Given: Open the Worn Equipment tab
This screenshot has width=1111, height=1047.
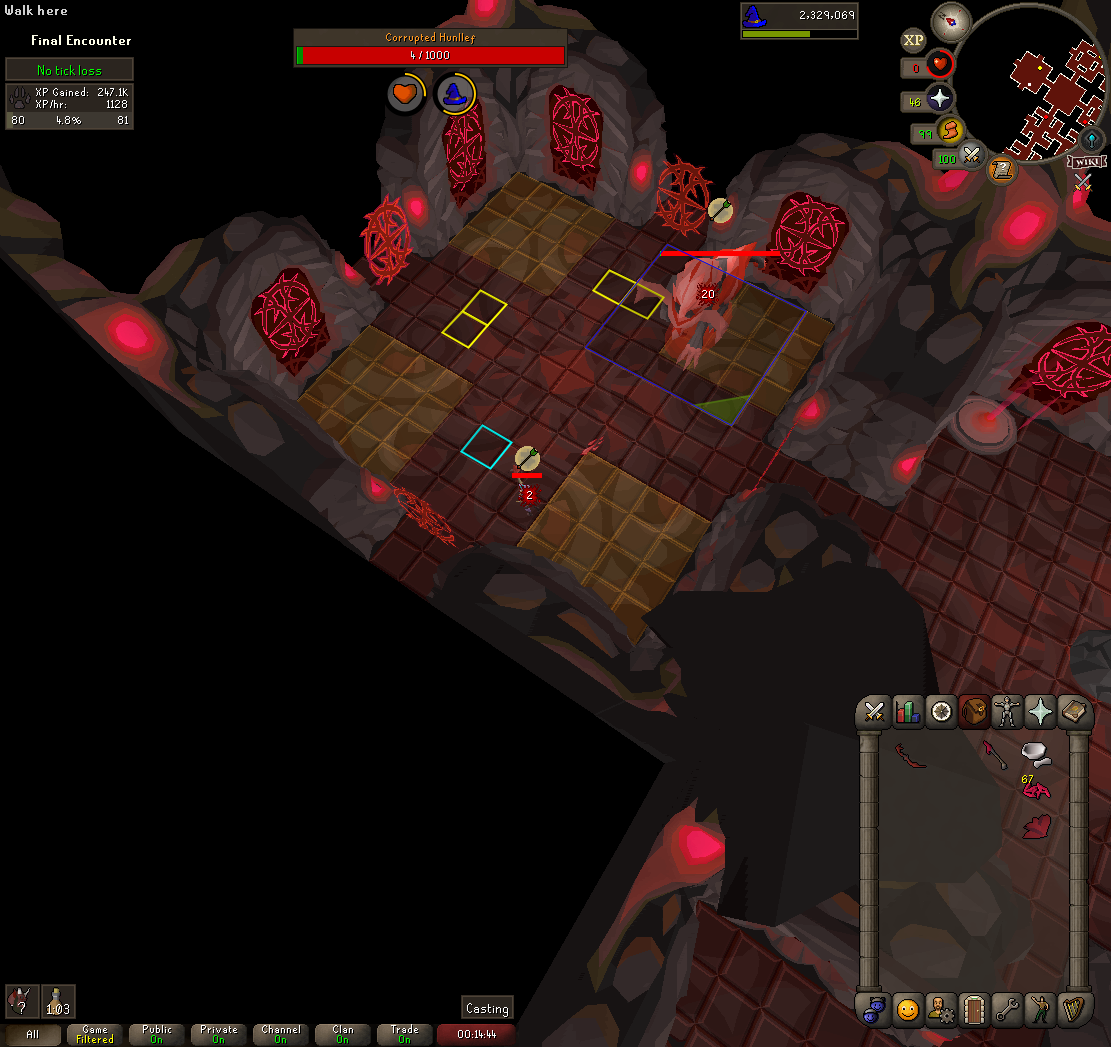Looking at the screenshot, I should [x=1007, y=712].
